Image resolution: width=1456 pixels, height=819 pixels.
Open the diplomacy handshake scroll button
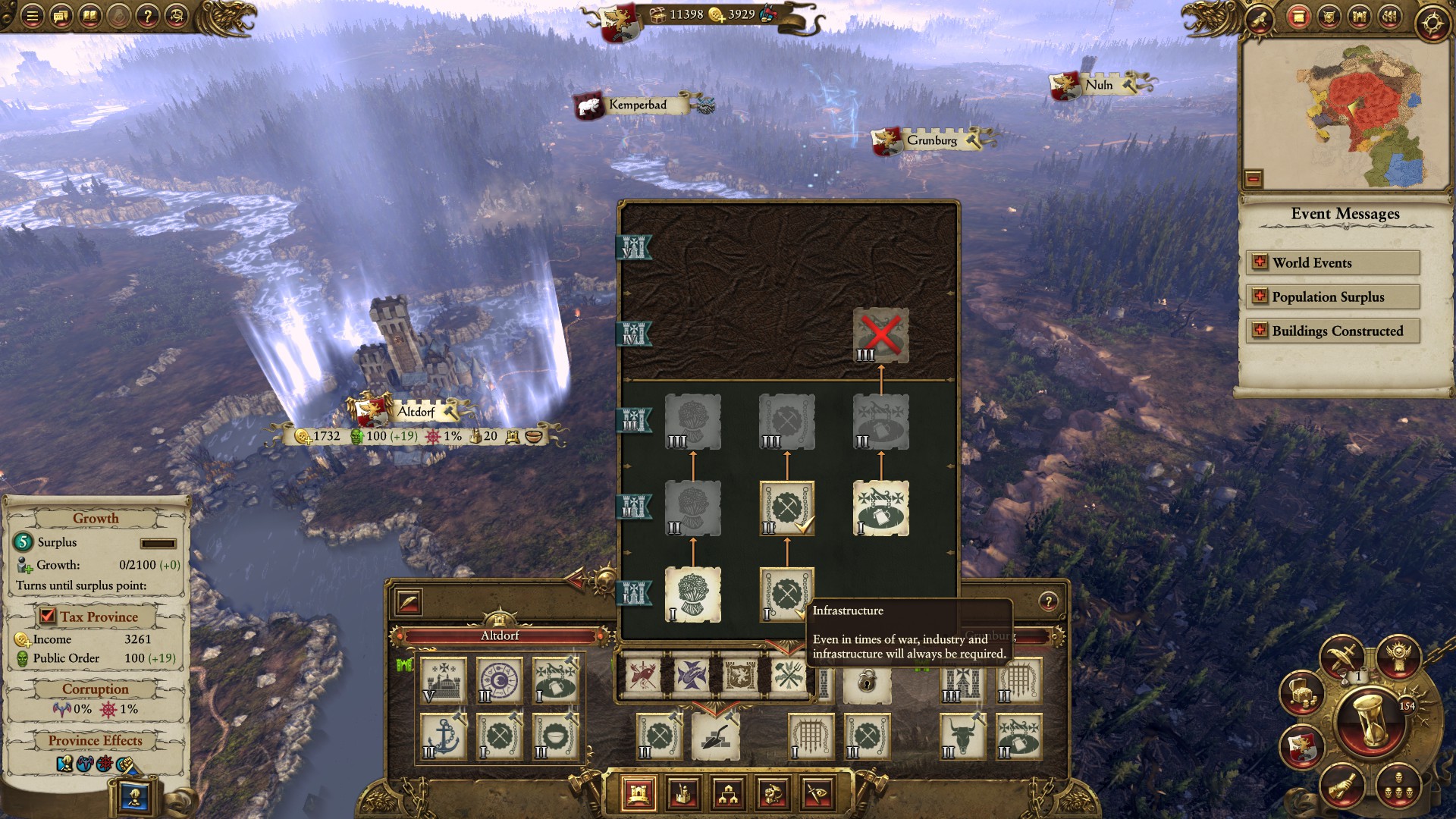point(1341,786)
